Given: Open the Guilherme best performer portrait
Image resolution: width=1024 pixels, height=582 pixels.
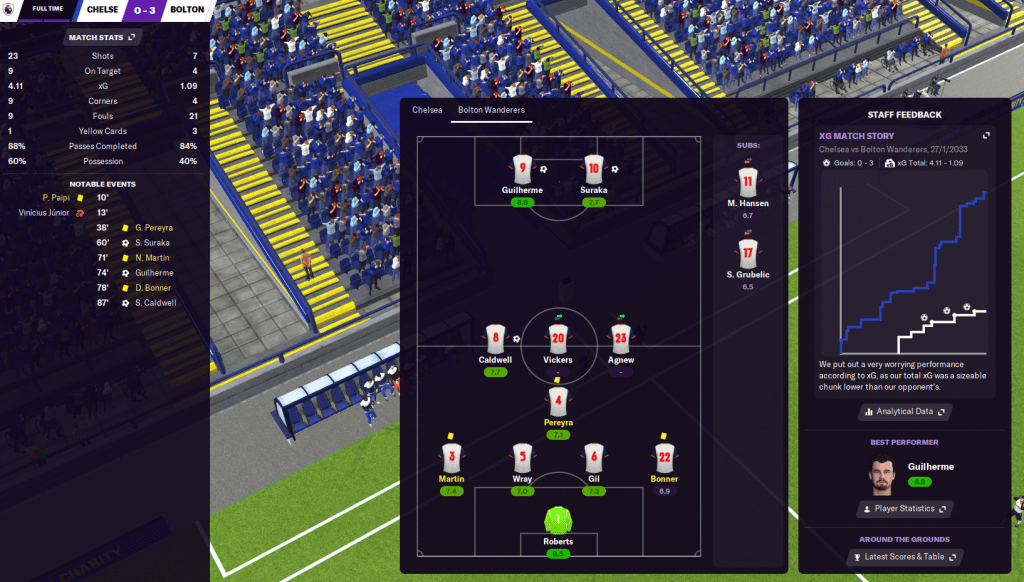Looking at the screenshot, I should (880, 475).
